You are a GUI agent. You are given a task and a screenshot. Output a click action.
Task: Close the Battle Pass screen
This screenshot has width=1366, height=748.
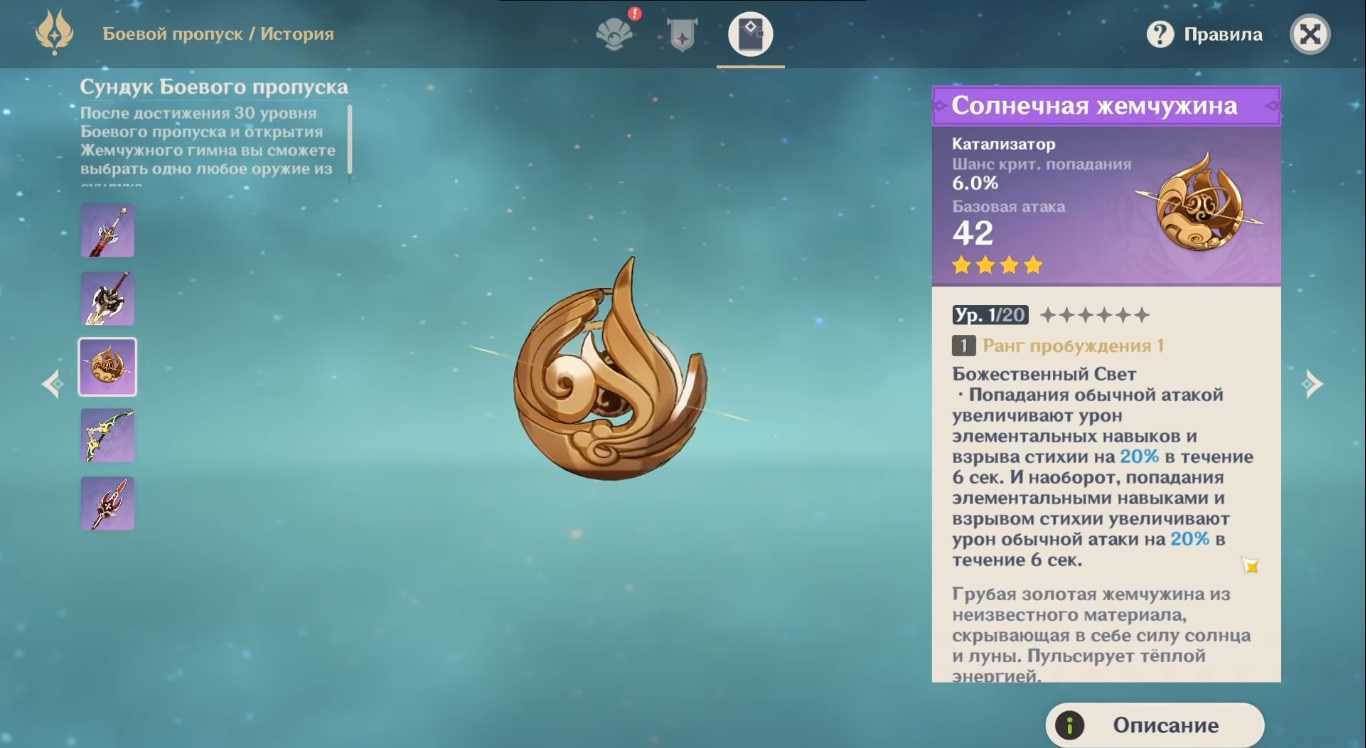(1310, 35)
